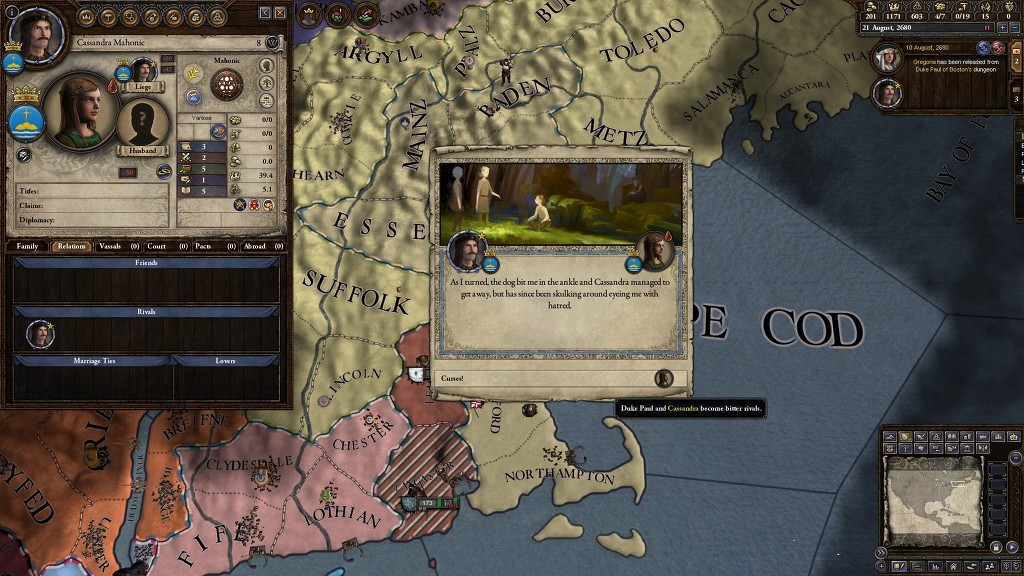Close the character panel with the X button
Viewport: 1024px width, 576px height.
tap(280, 13)
